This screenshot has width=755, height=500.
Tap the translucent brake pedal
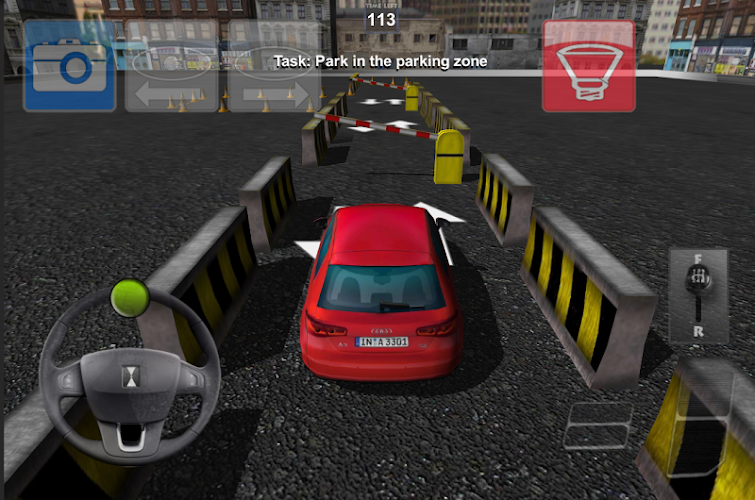[598, 425]
